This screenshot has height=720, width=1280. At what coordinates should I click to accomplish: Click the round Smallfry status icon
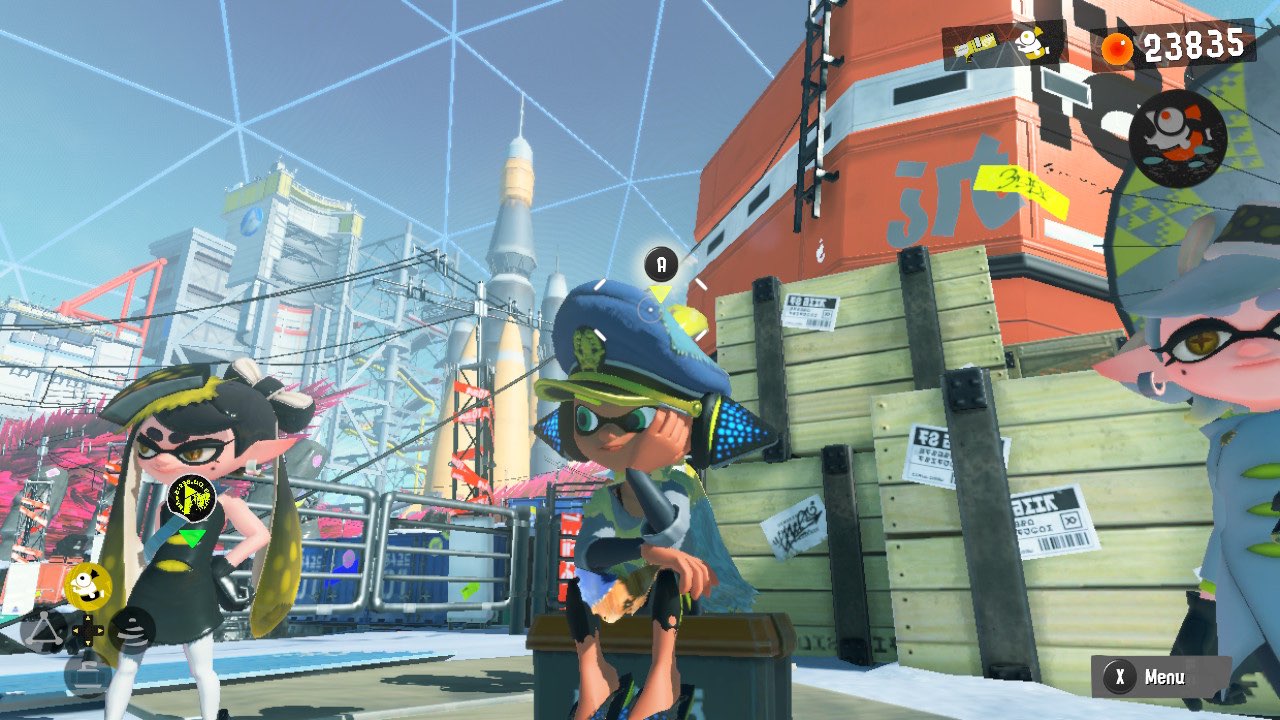pyautogui.click(x=1178, y=138)
